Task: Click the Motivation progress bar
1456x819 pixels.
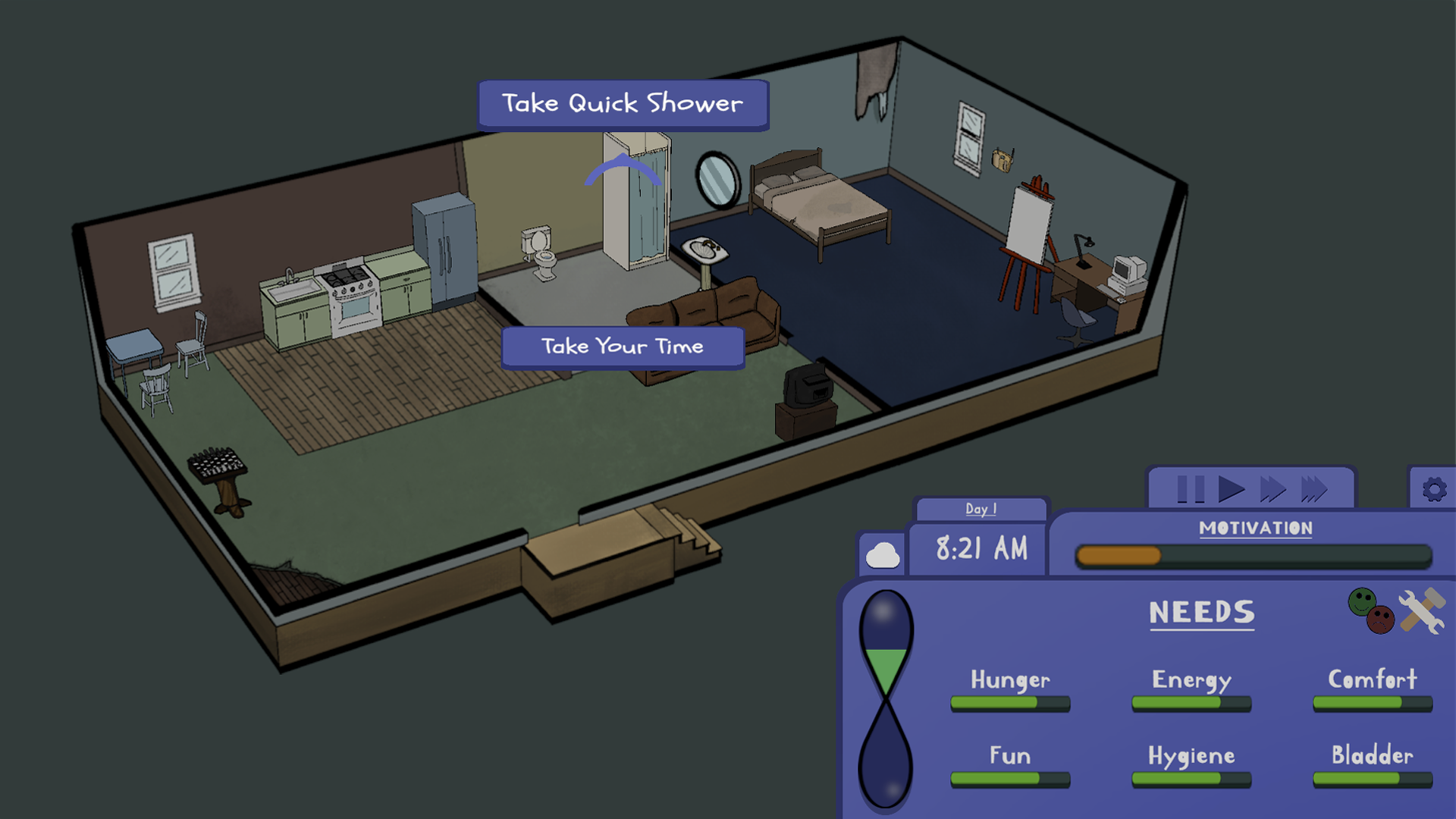Action: 1251,556
